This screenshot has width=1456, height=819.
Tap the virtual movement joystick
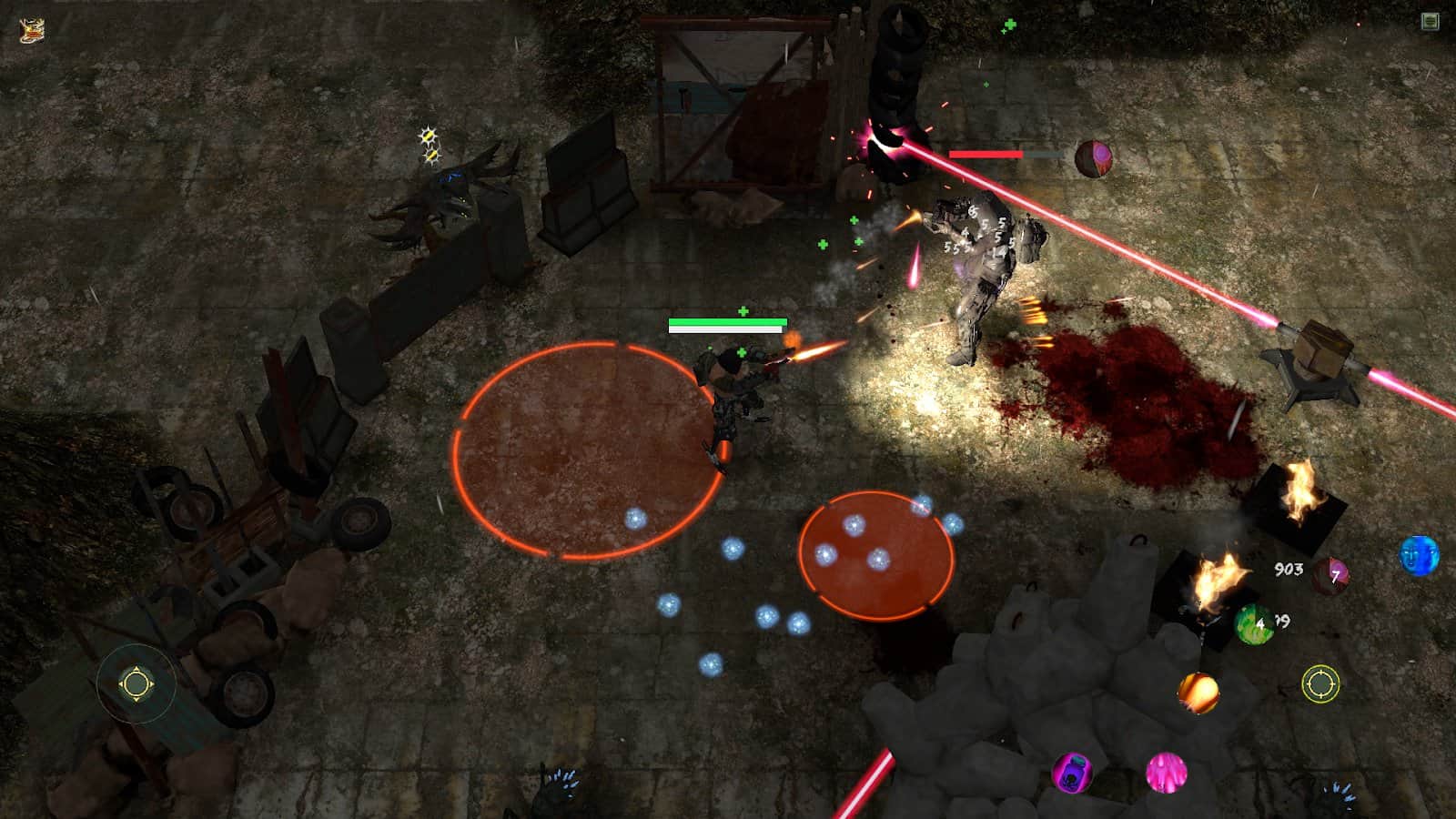point(136,683)
